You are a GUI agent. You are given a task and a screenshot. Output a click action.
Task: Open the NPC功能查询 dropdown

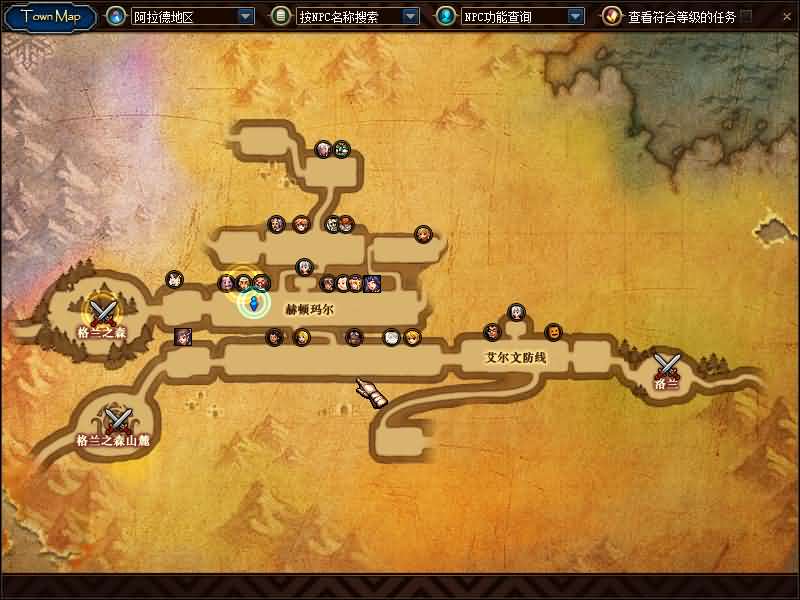coord(575,17)
